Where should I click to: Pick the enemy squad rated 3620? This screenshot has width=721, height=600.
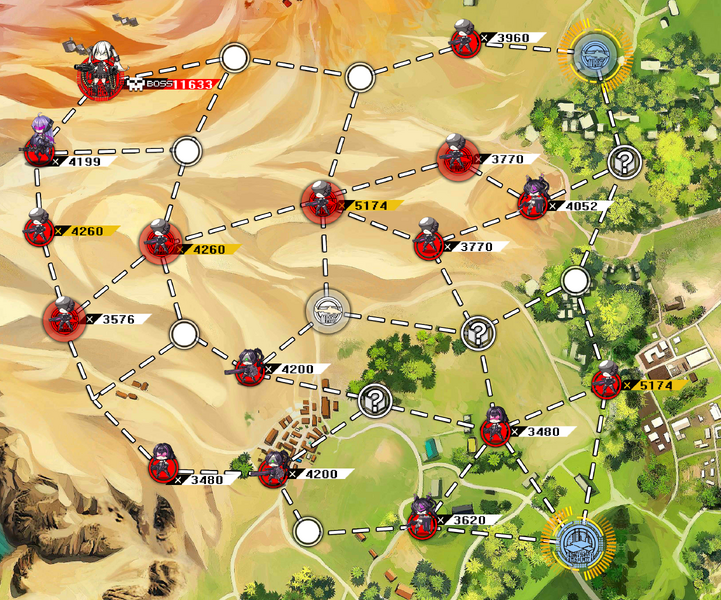[x=424, y=521]
